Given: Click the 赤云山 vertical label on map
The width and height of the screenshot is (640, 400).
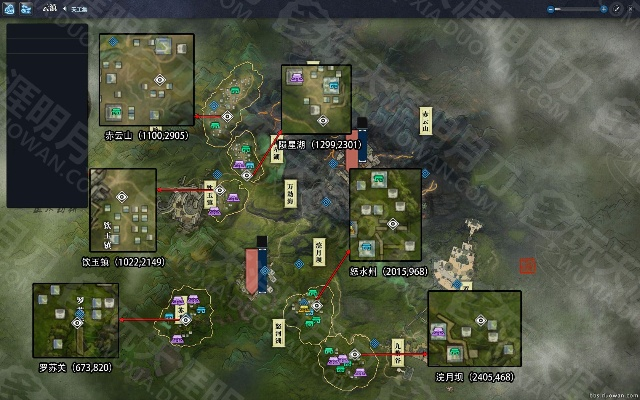Looking at the screenshot, I should tap(427, 120).
